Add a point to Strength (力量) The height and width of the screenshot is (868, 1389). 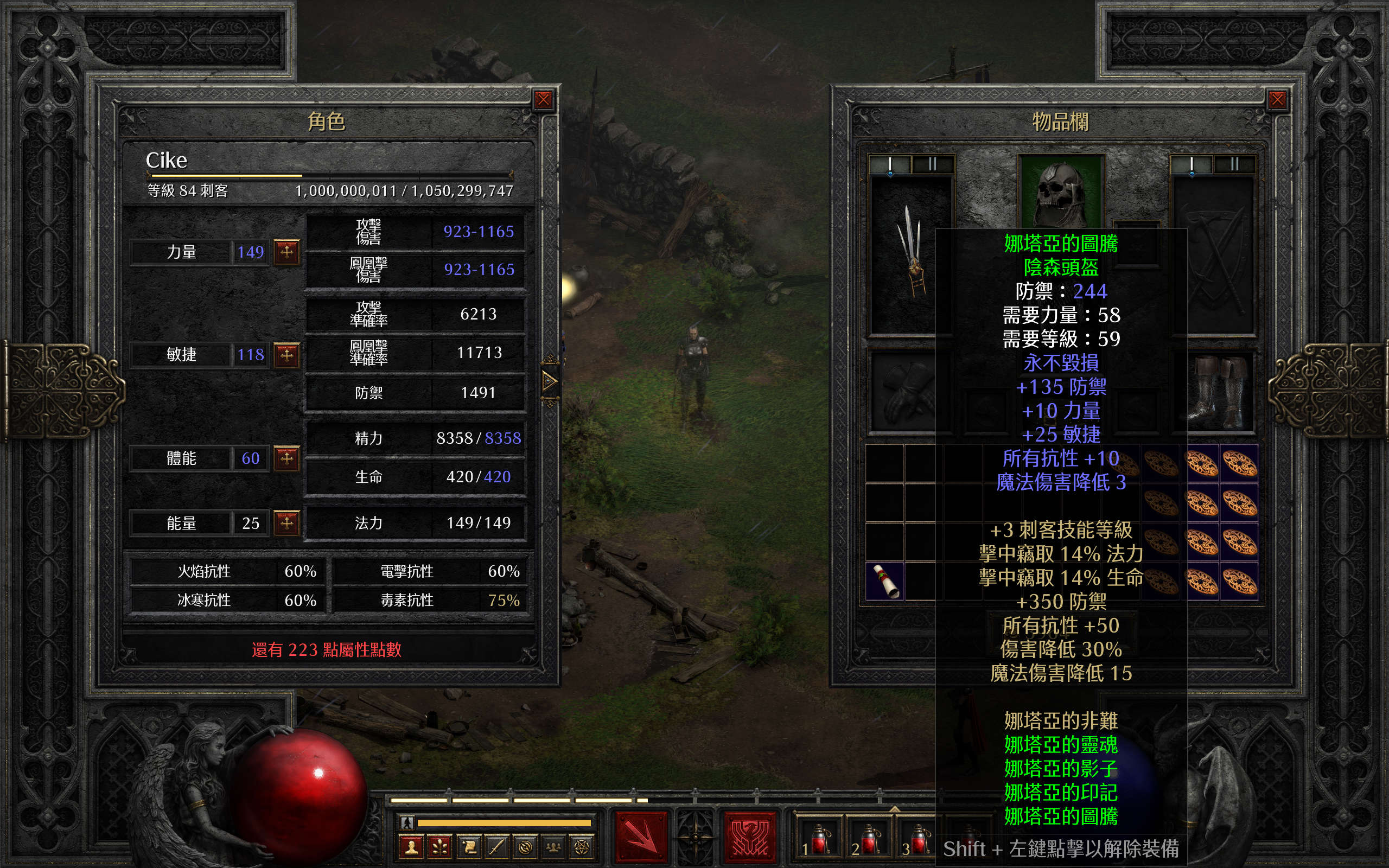[x=286, y=251]
